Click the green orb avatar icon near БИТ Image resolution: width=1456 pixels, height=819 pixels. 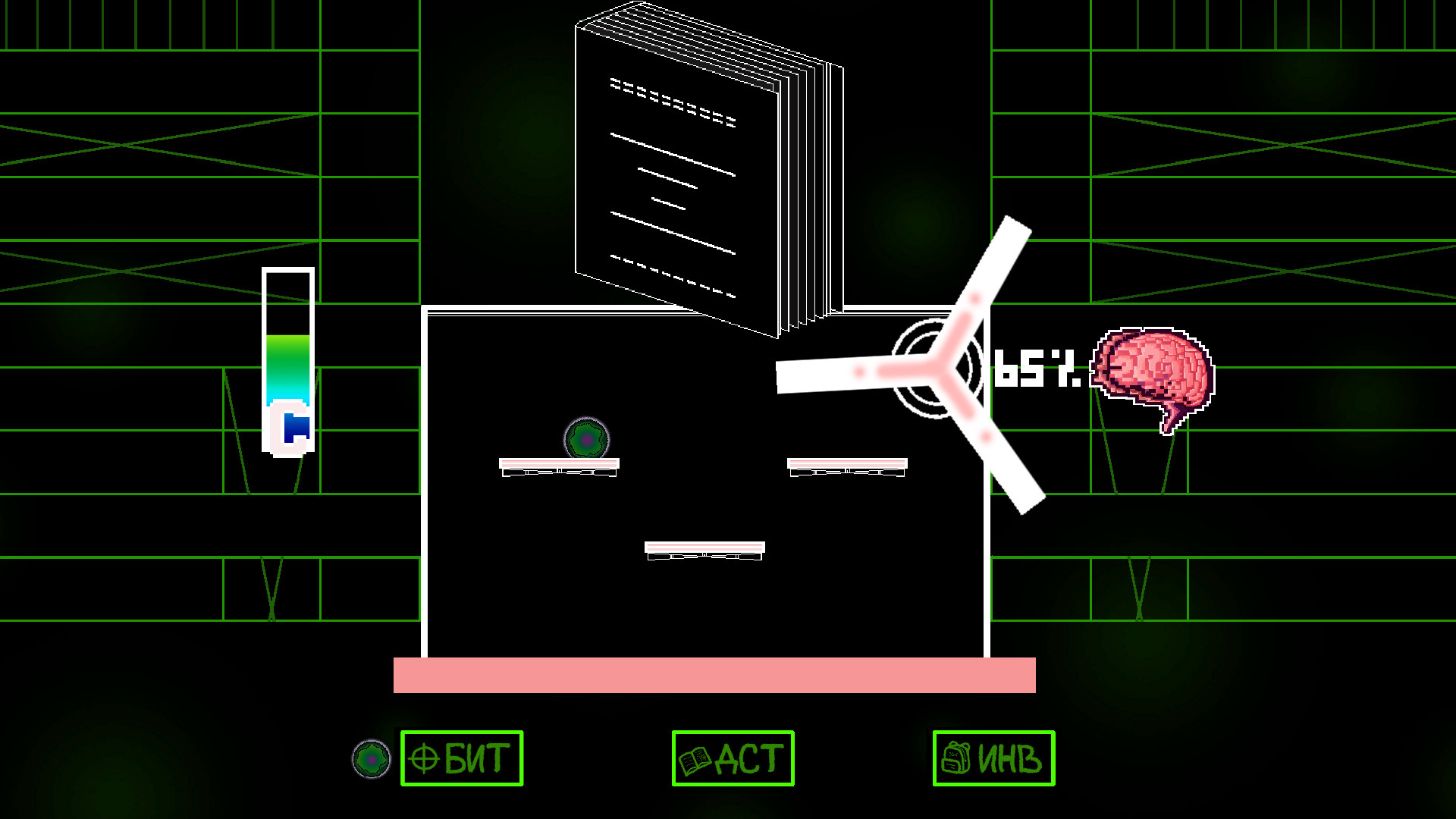pos(371,758)
